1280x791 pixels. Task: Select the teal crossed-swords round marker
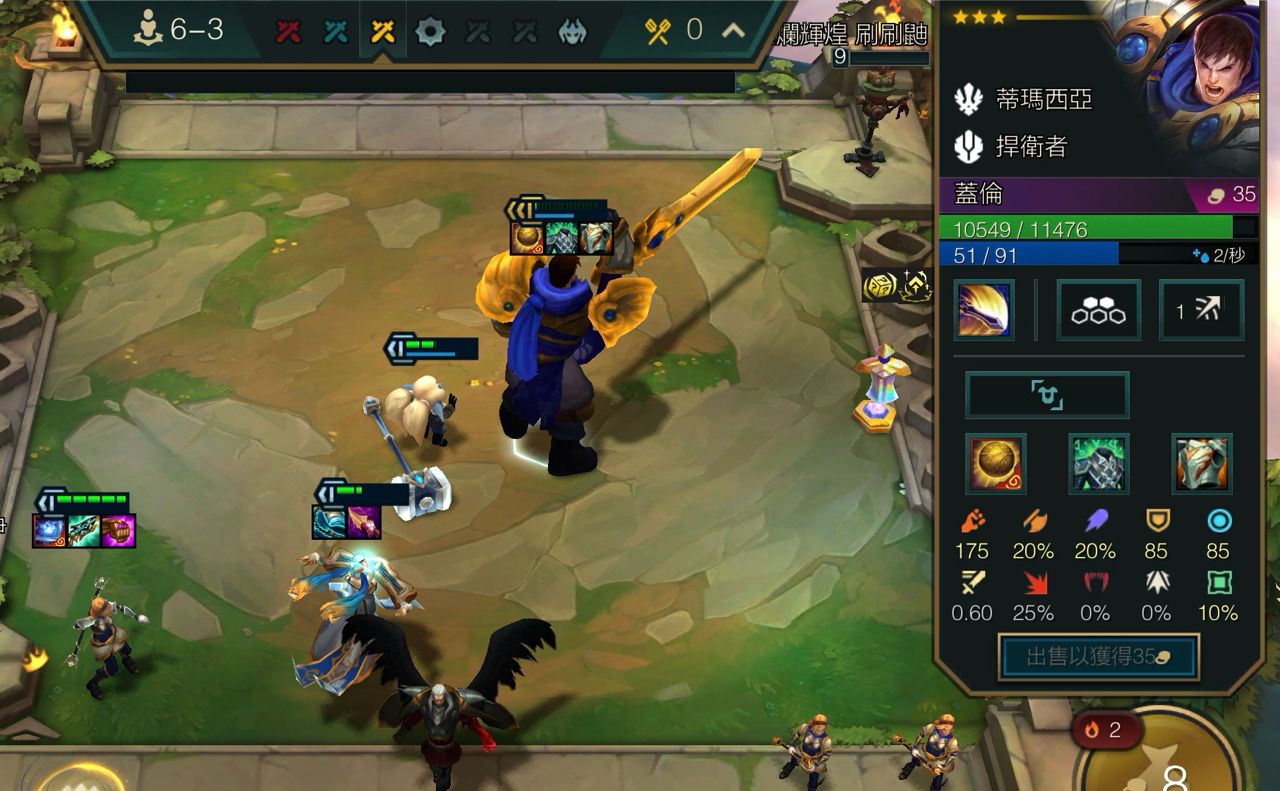[336, 32]
